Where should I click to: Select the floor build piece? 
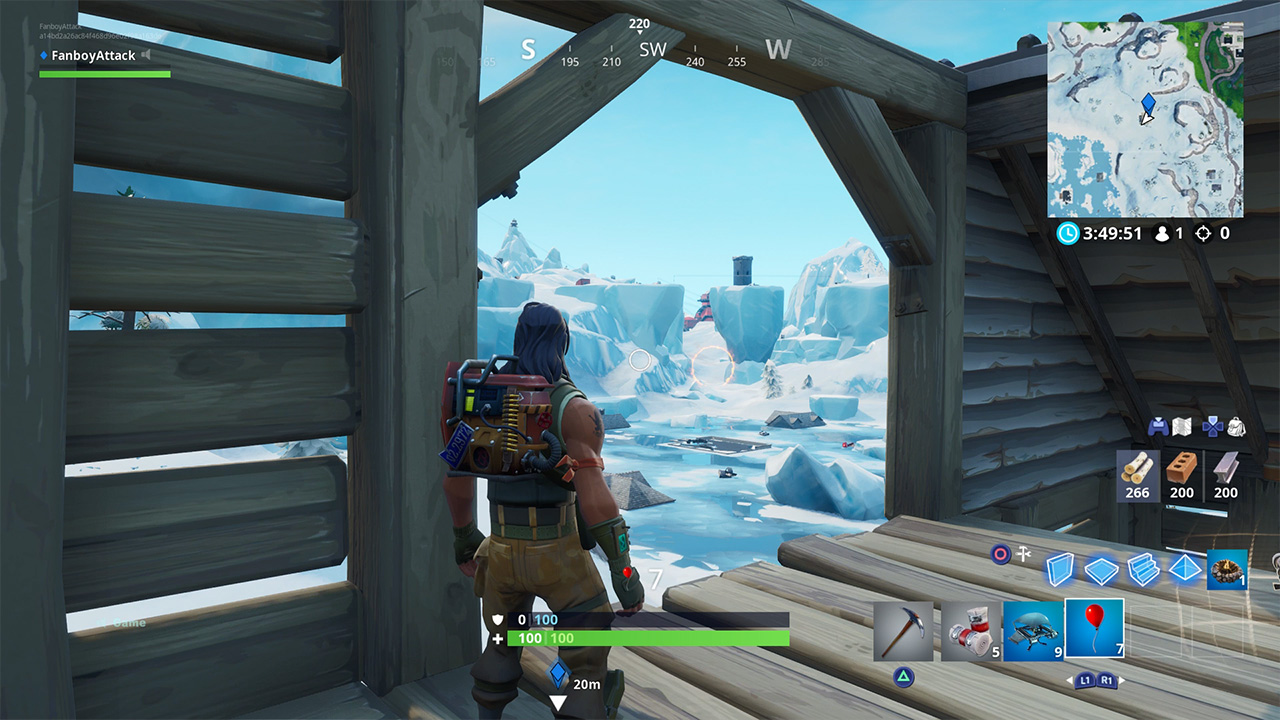point(1101,570)
